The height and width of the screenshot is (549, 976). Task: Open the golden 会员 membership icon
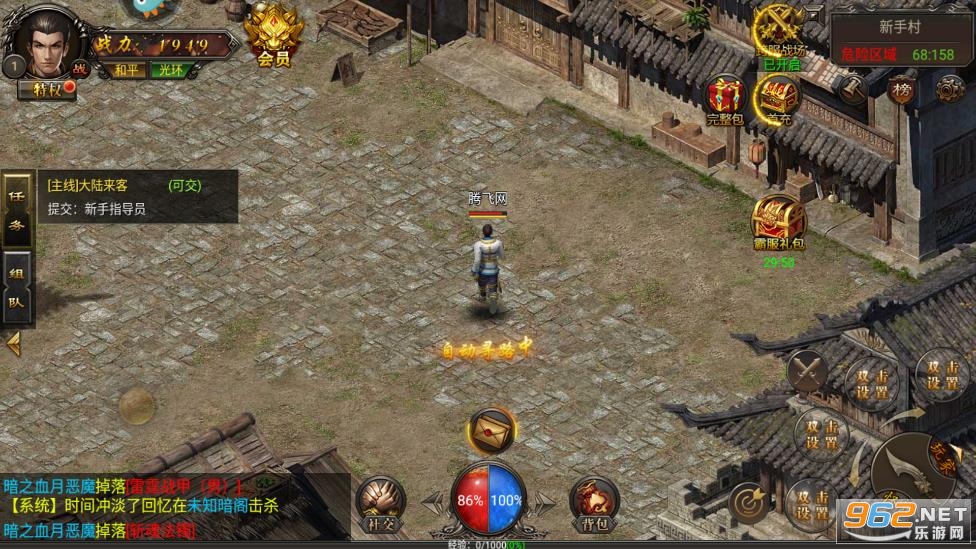coord(272,36)
